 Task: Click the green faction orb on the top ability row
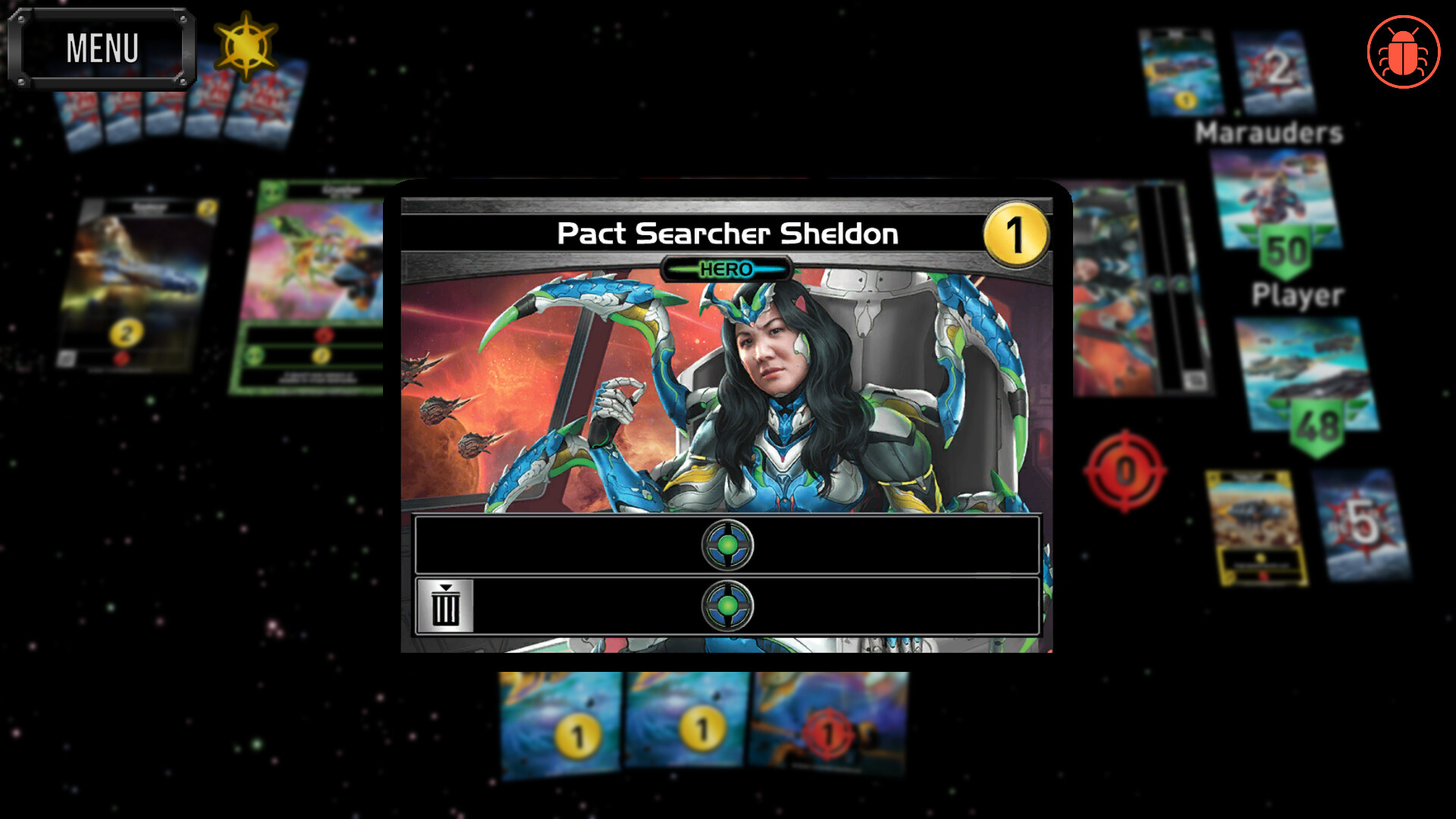click(727, 544)
